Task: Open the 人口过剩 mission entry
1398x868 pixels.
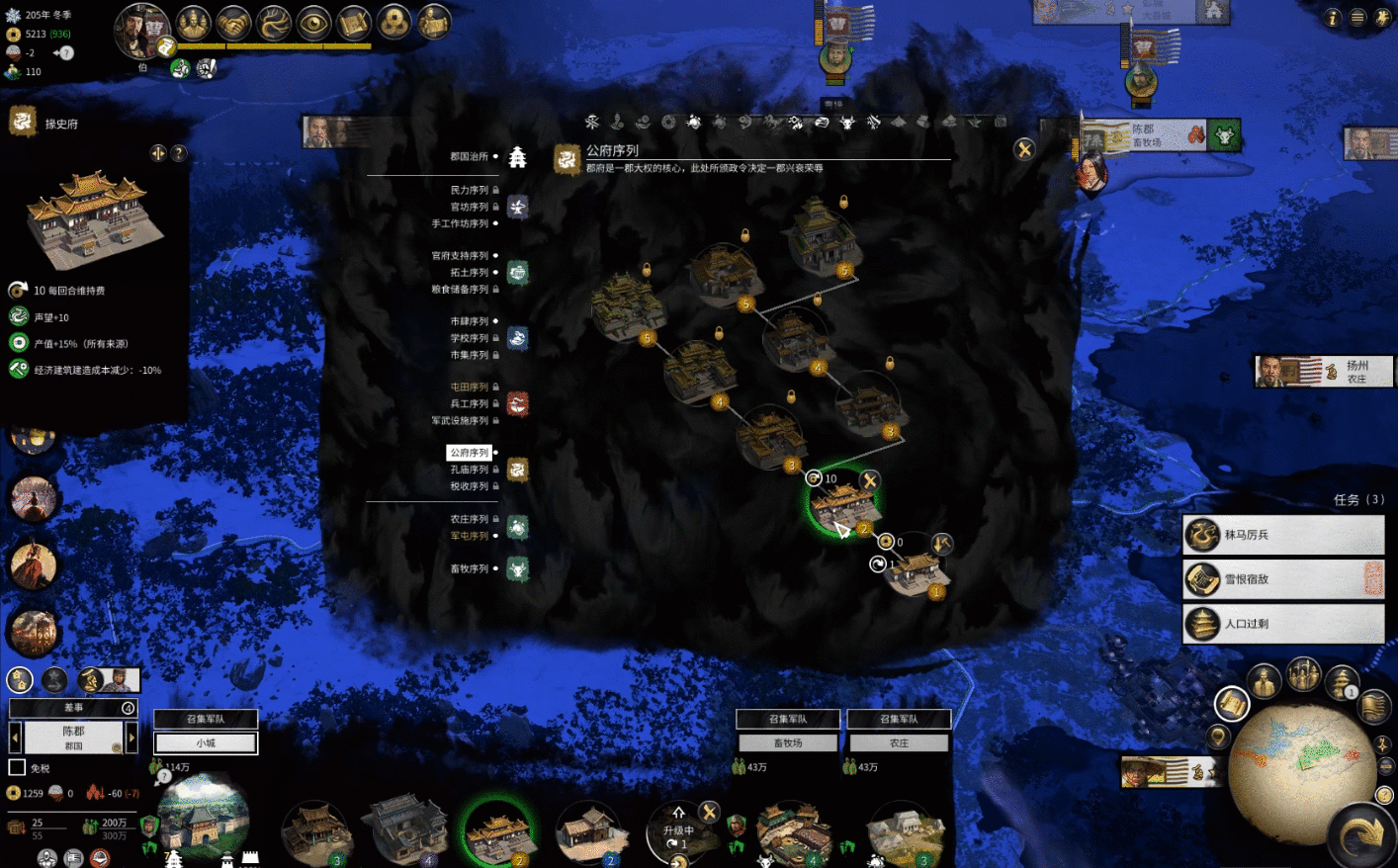Action: pyautogui.click(x=1283, y=624)
